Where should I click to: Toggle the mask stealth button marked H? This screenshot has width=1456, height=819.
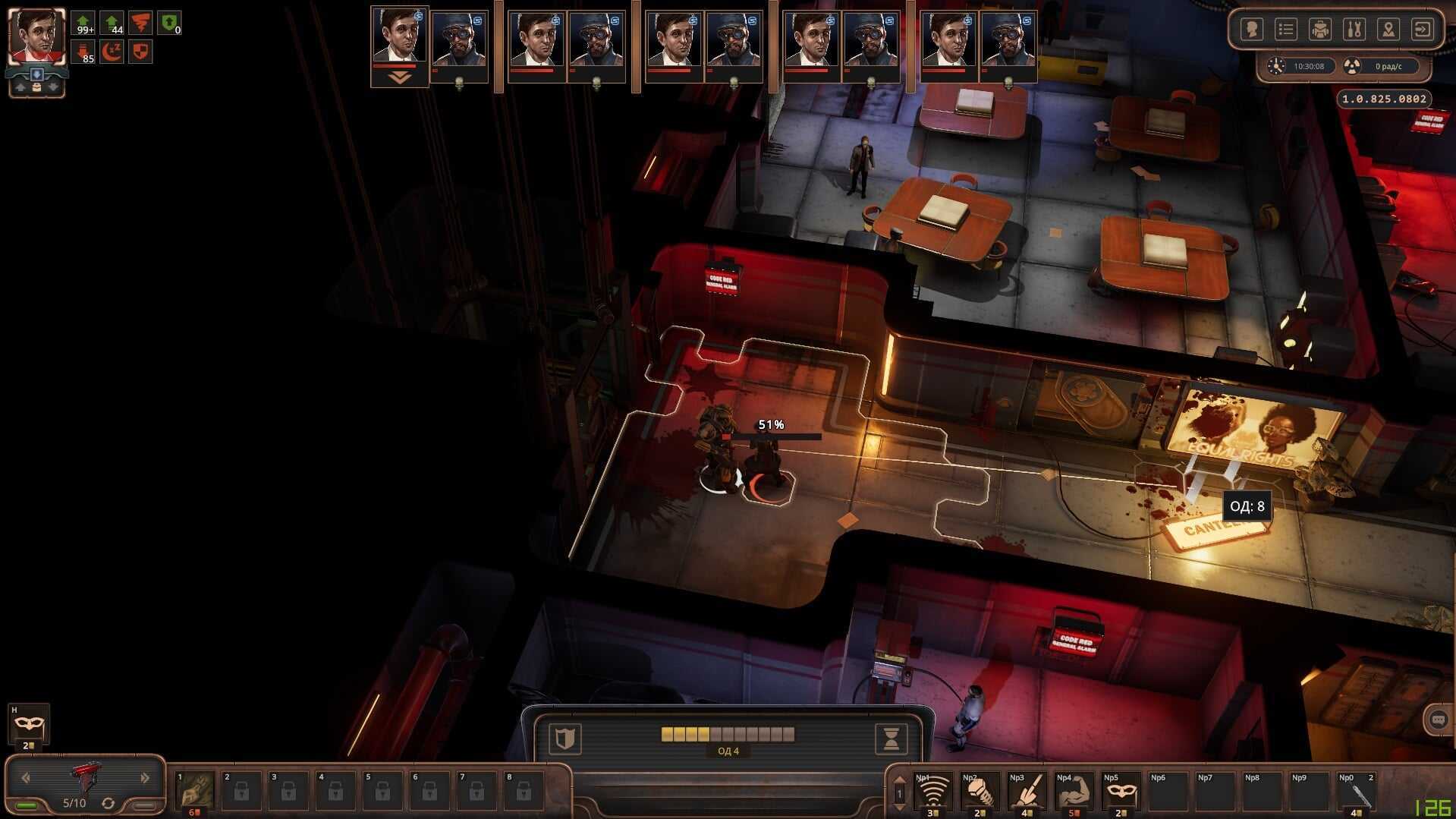tap(29, 725)
